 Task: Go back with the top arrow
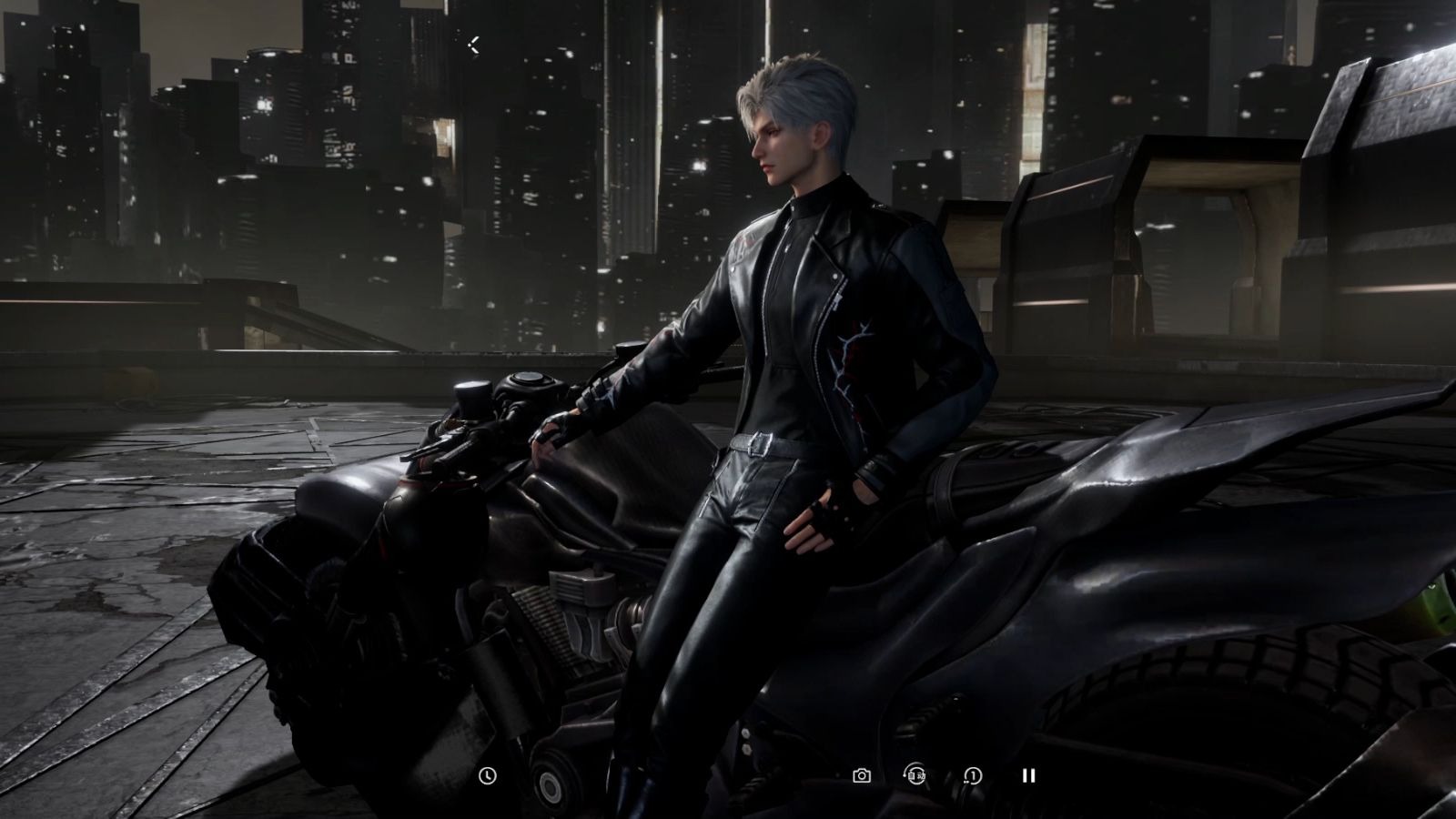coord(474,45)
